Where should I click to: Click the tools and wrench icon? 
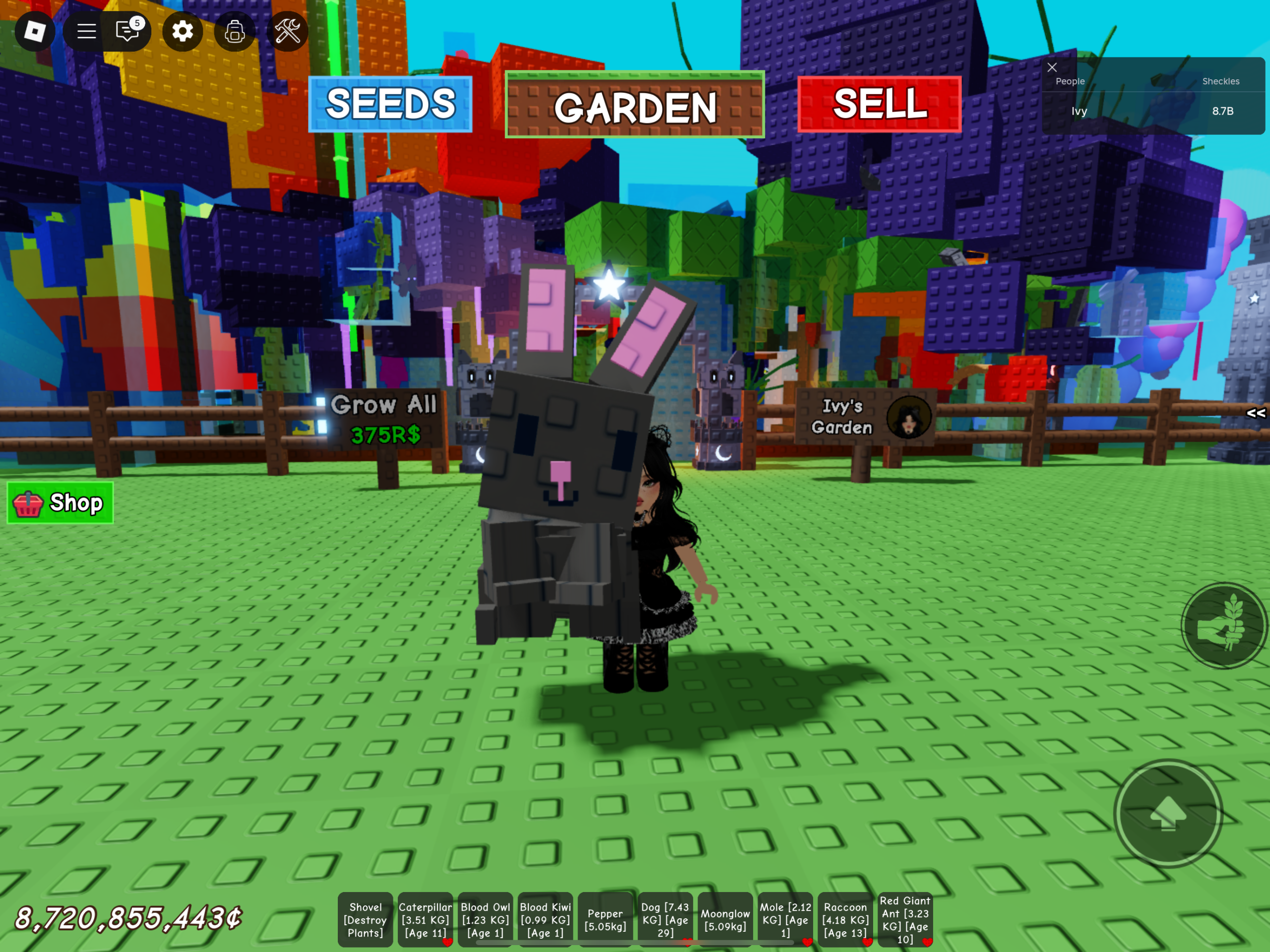pos(287,32)
